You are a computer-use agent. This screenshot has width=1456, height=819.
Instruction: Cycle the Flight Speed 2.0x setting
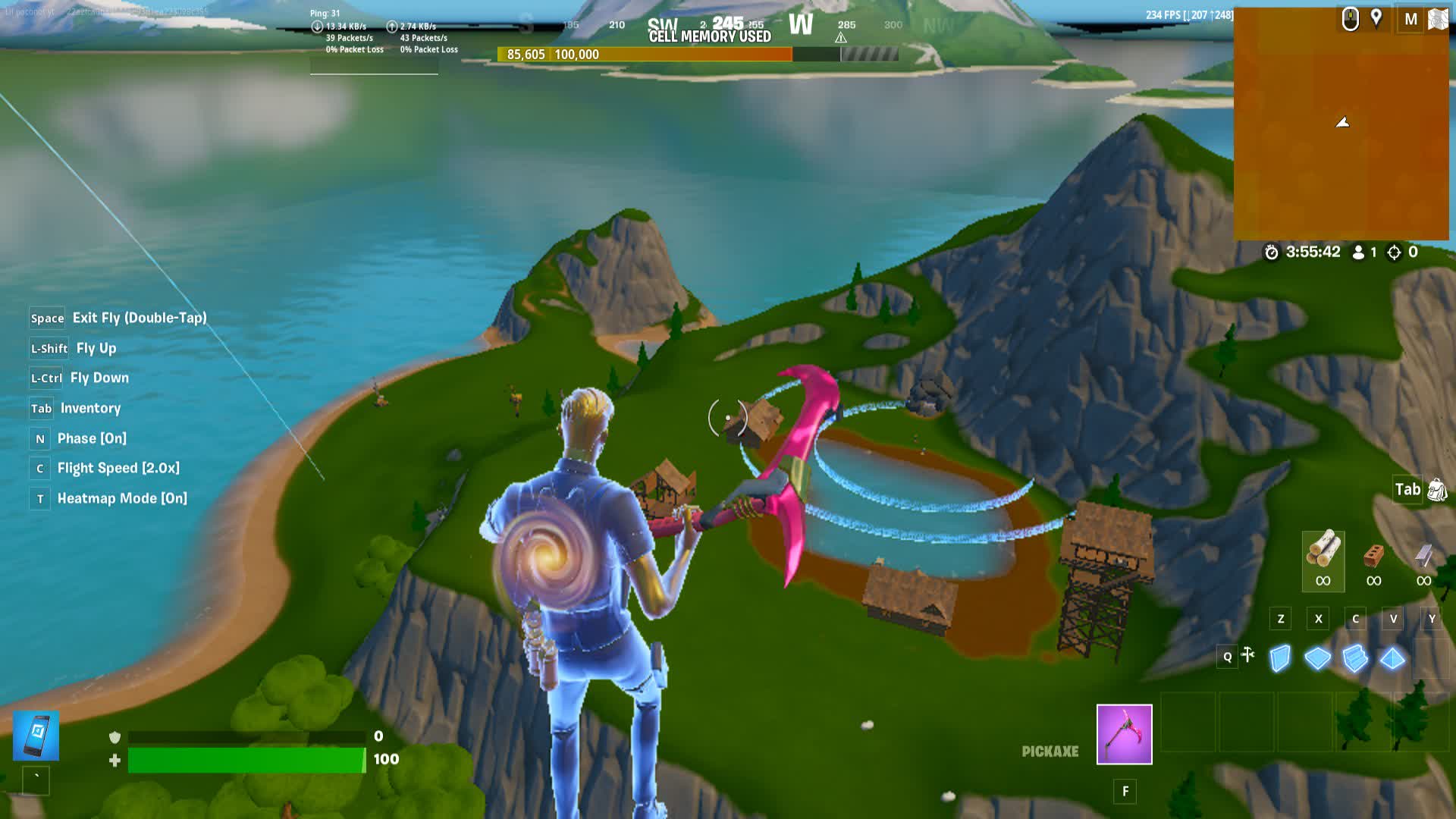pyautogui.click(x=40, y=469)
